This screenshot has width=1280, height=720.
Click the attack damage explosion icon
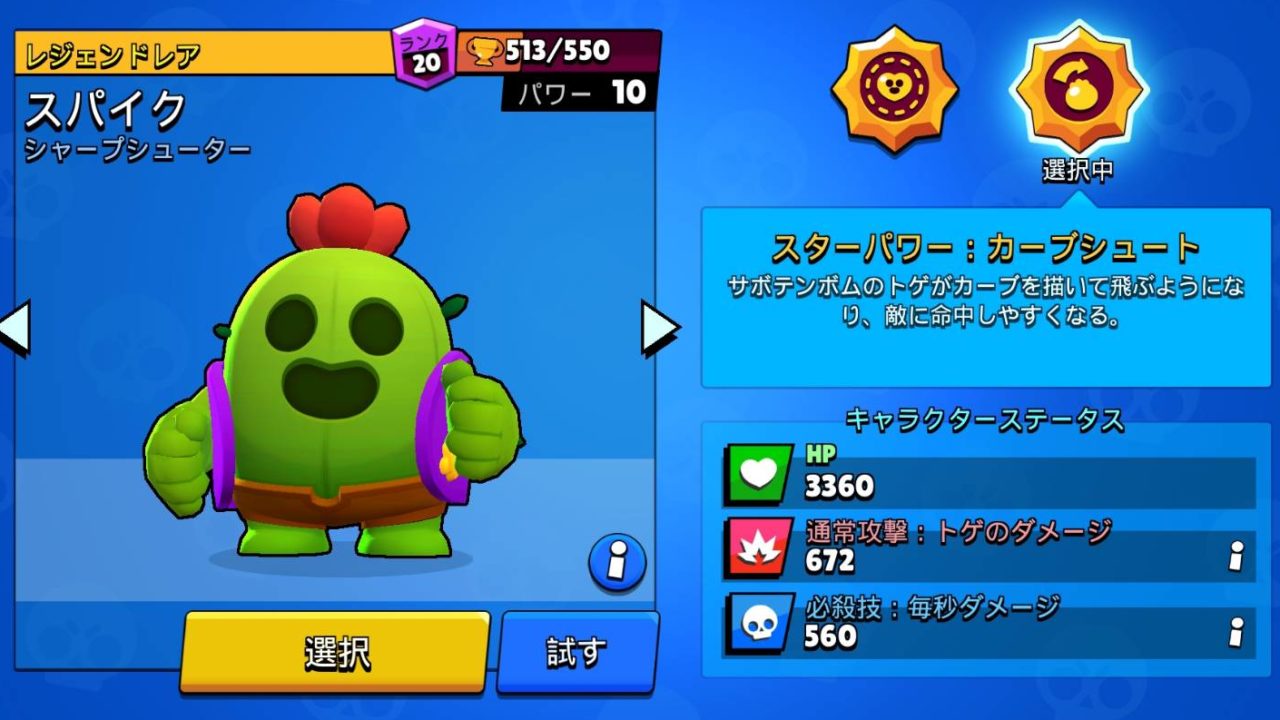757,548
